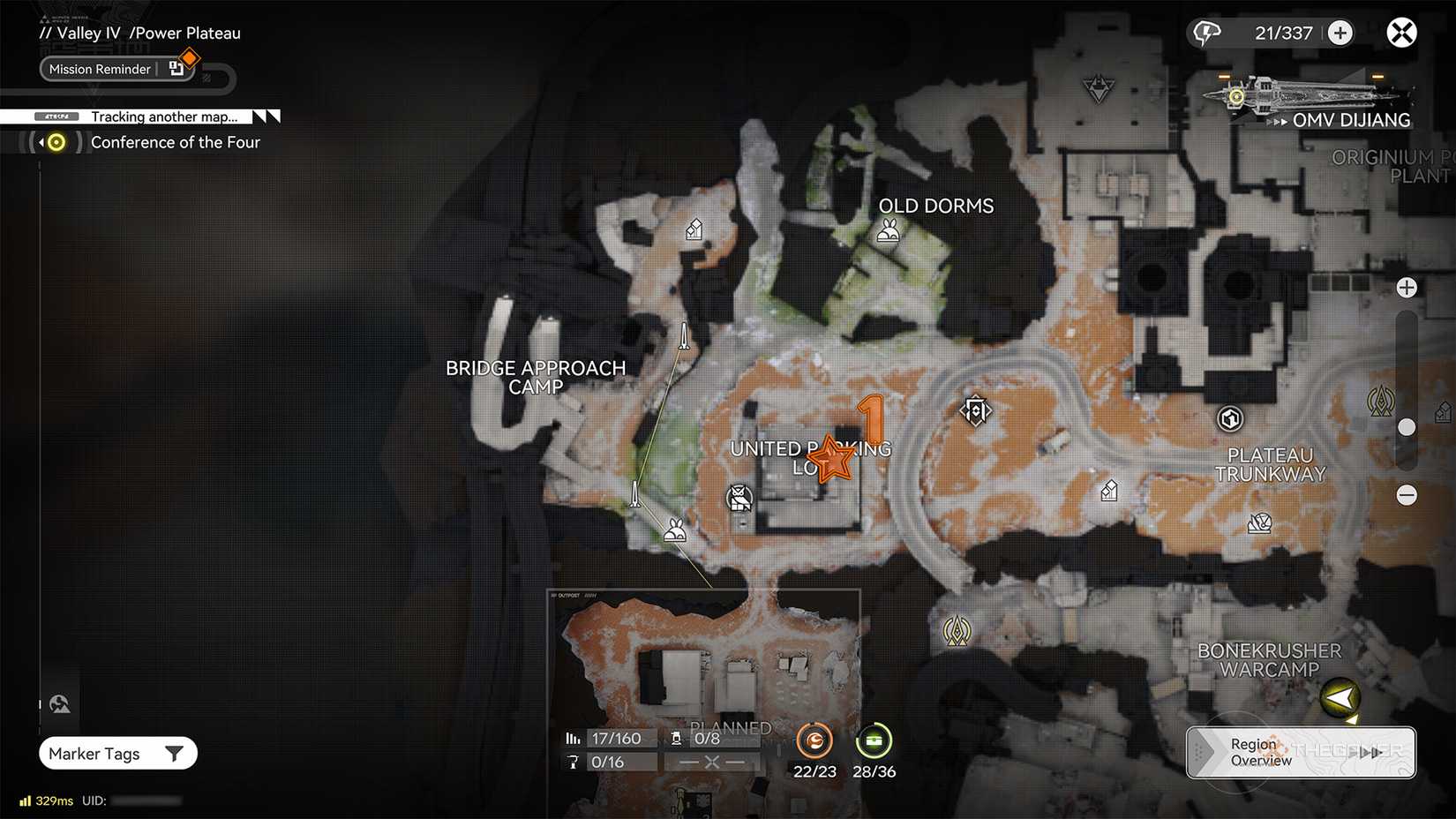
Task: Open the Valley IV Power Plateau breadcrumb
Action: 141,33
